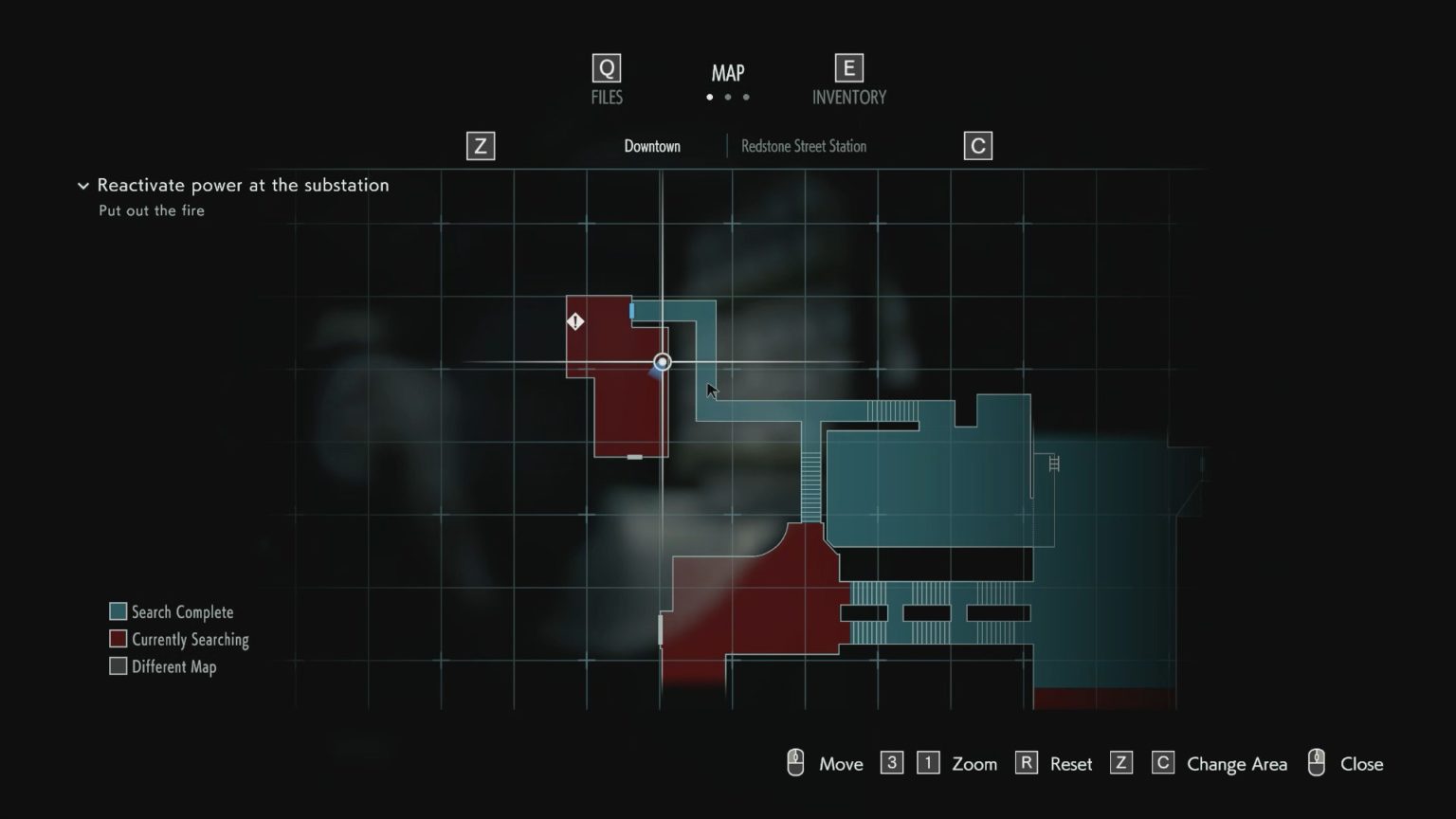Click the middle page dot under MAP
This screenshot has width=1456, height=819.
pyautogui.click(x=728, y=97)
